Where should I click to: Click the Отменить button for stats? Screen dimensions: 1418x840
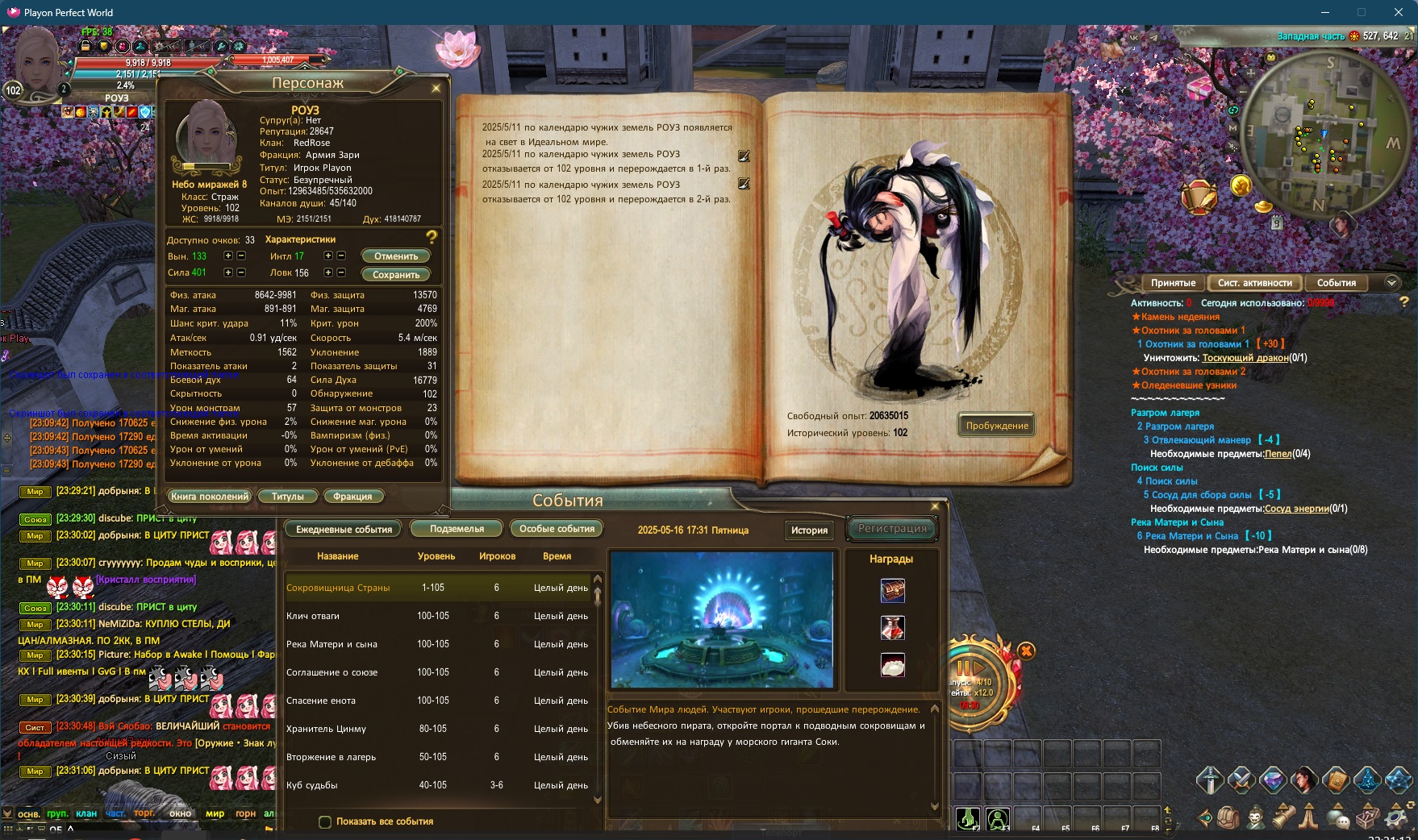tap(395, 256)
